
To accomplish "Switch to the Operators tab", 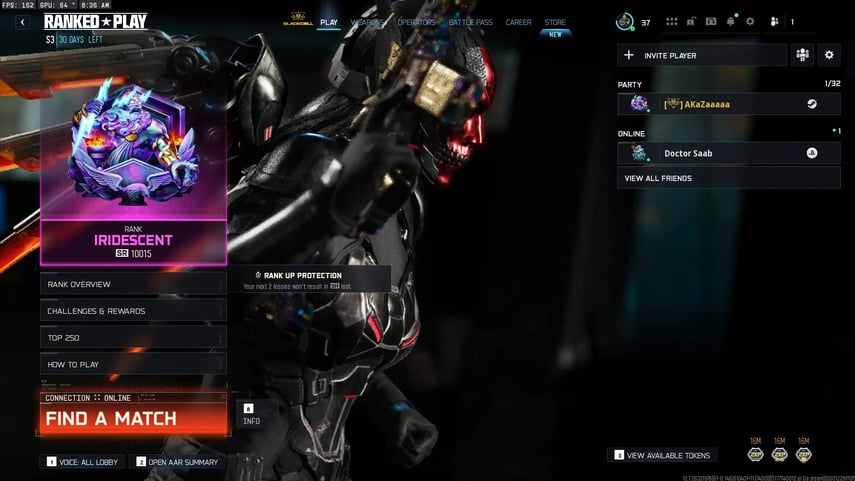I will pos(416,22).
